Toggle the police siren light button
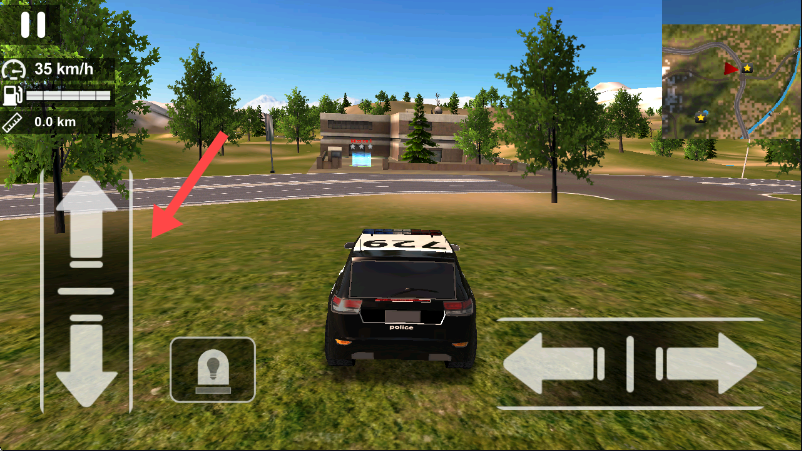Image resolution: width=802 pixels, height=451 pixels. [x=212, y=369]
